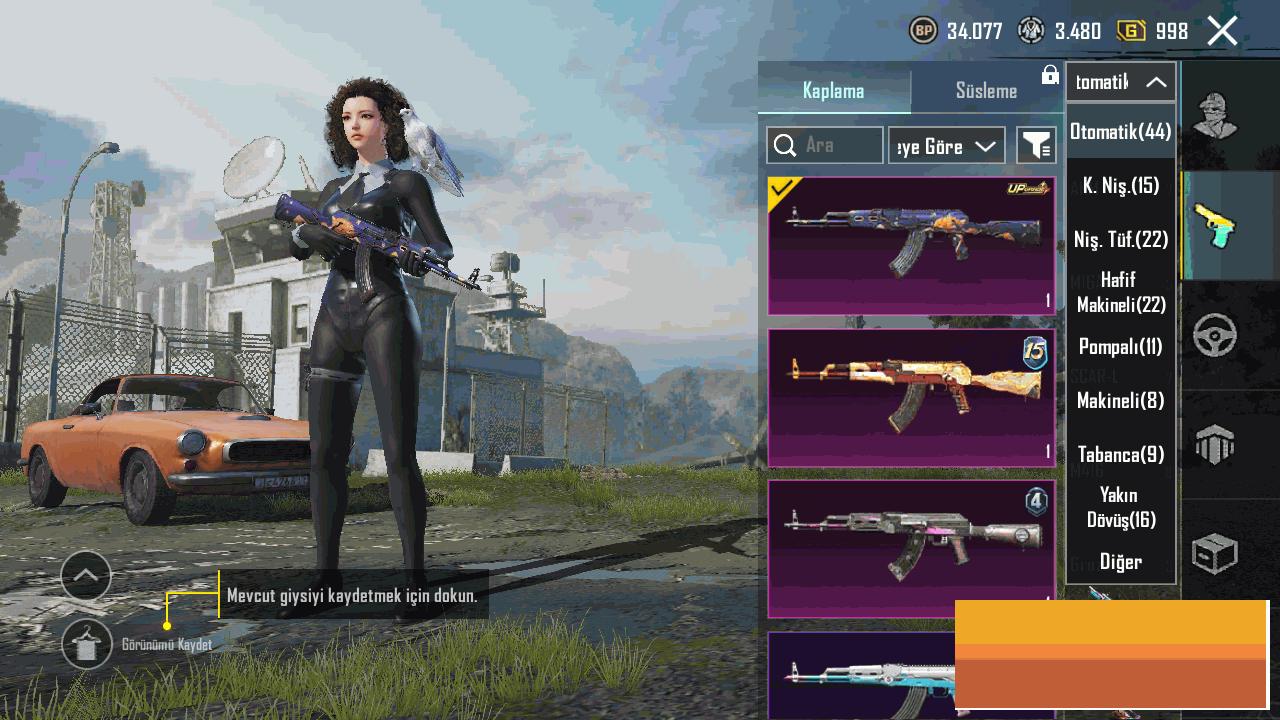The image size is (1280, 720).
Task: Select the blue and orange AKM skin
Action: pyautogui.click(x=911, y=246)
